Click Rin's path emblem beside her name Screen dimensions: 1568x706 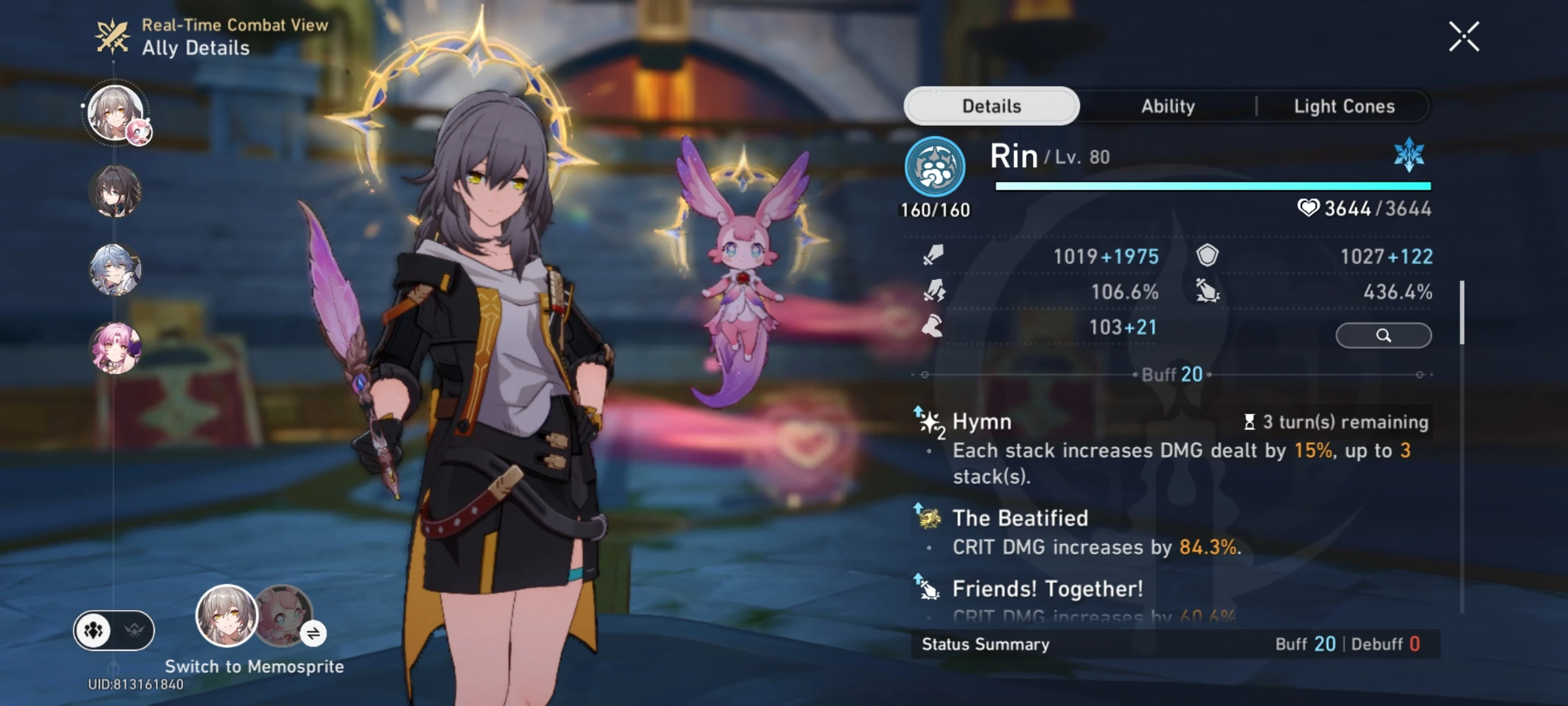936,166
